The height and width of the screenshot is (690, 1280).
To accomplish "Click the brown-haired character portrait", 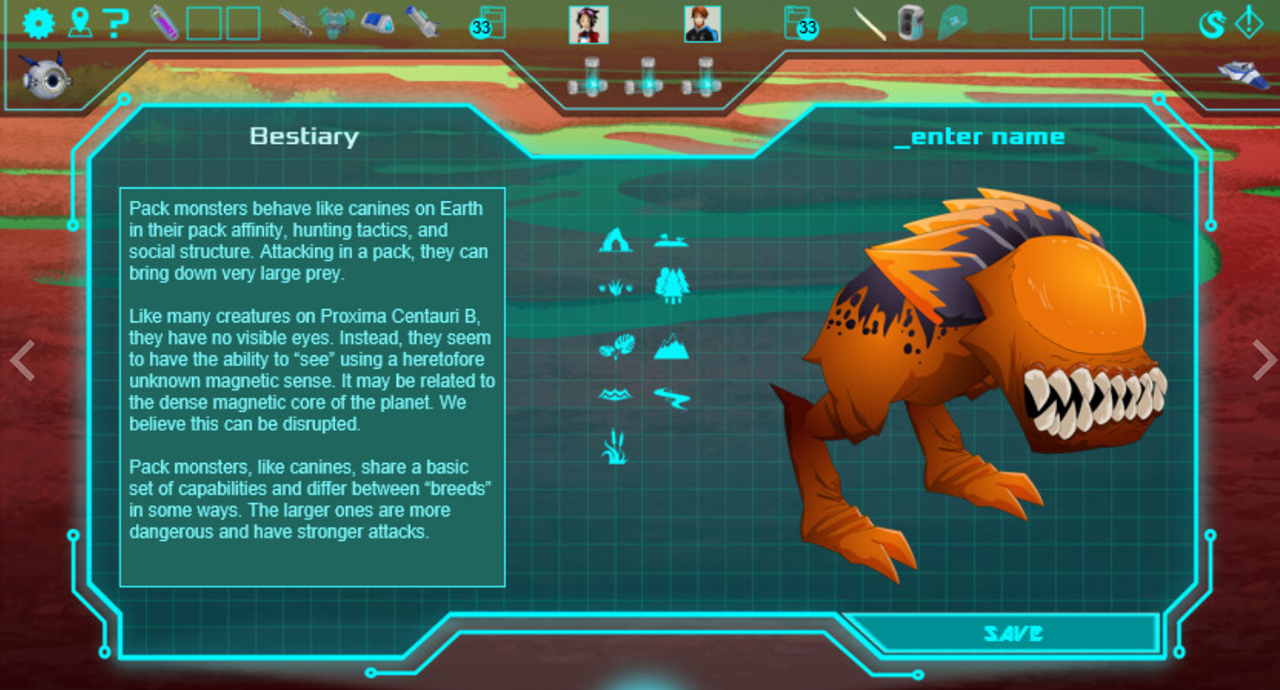I will click(702, 24).
